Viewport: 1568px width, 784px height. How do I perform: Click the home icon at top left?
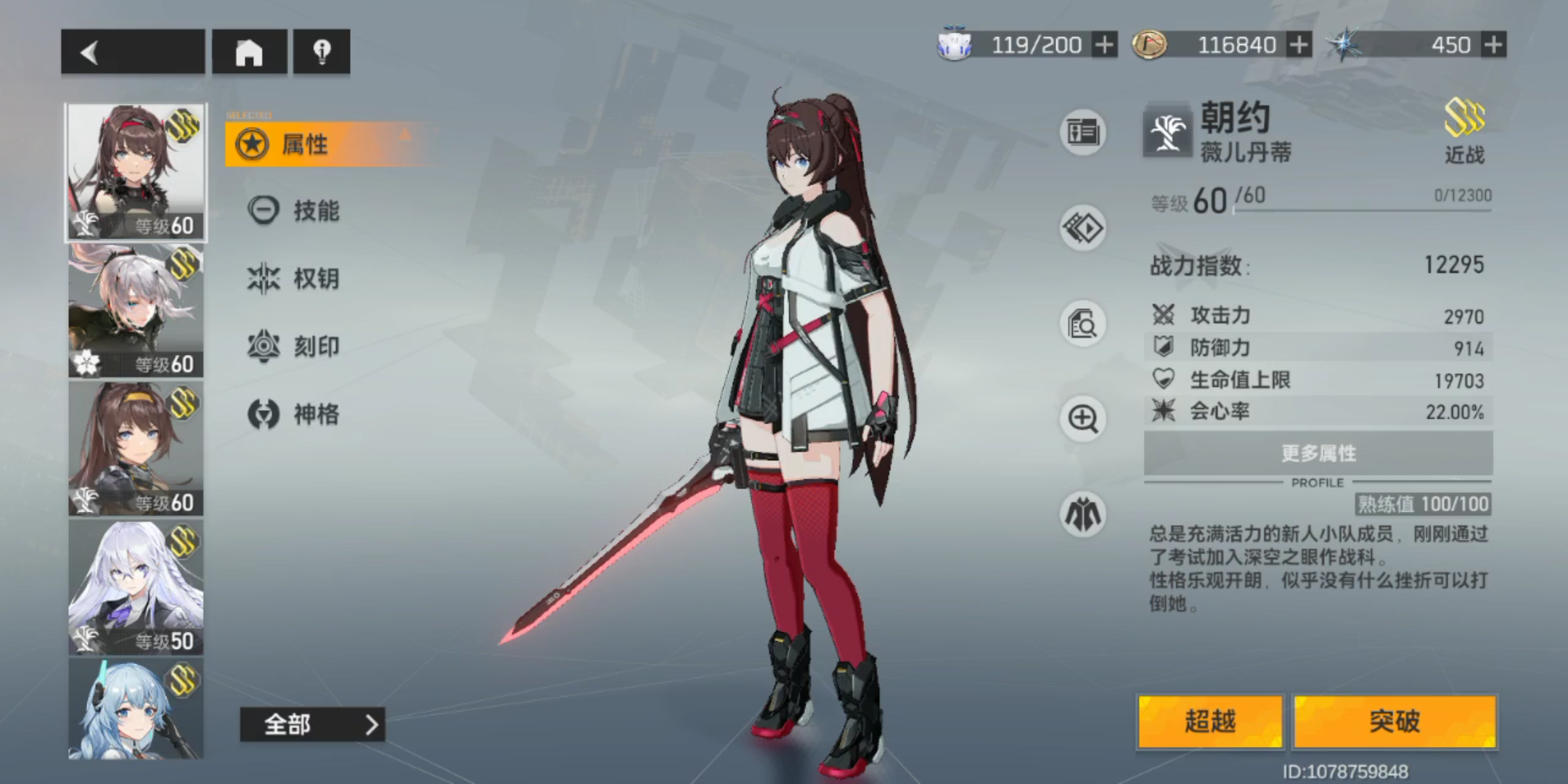click(249, 52)
